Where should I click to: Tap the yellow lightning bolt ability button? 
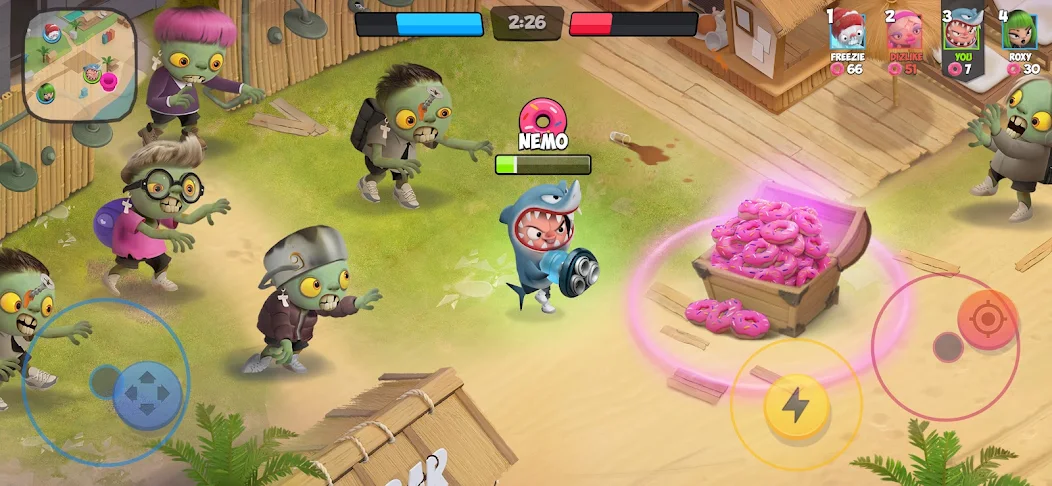pos(795,405)
